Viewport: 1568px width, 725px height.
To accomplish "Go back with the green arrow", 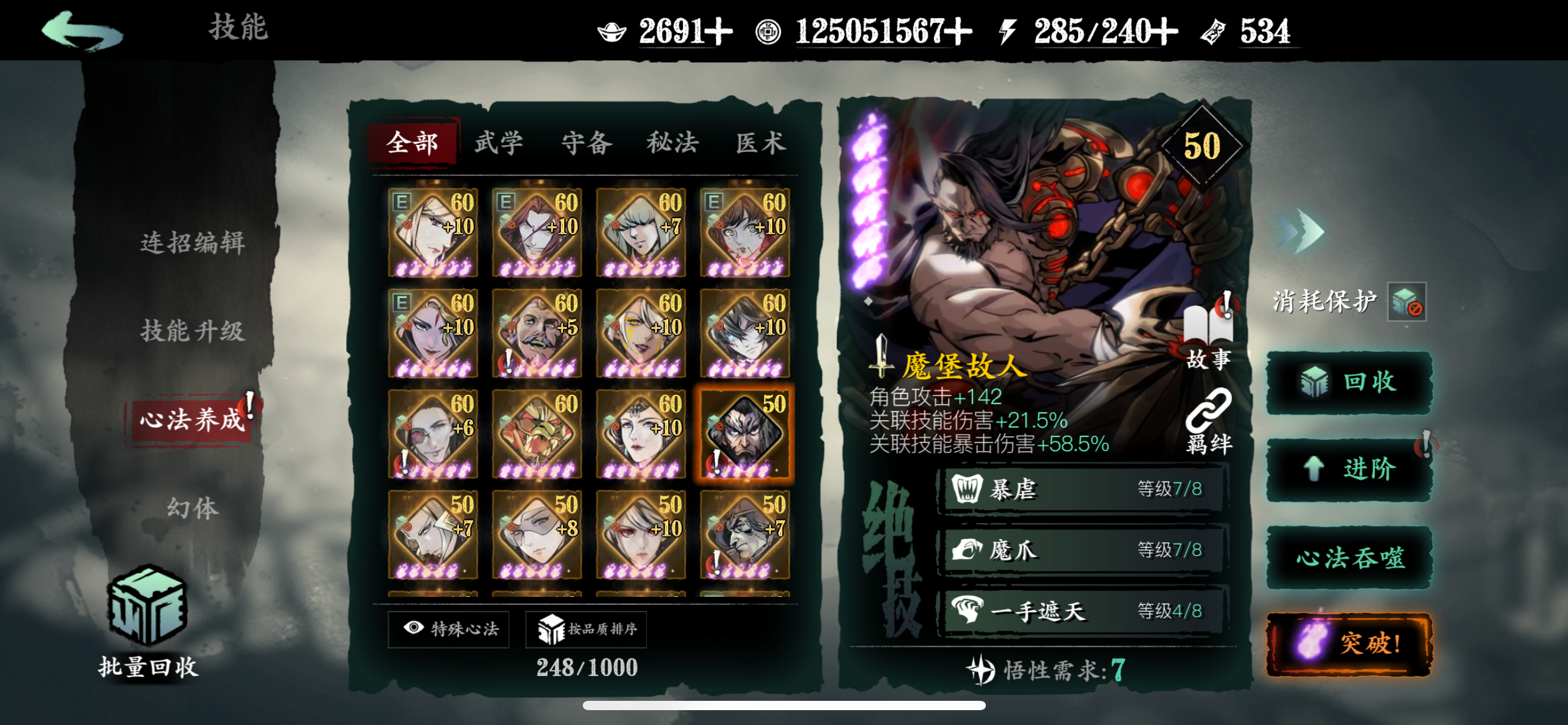I will coord(82,31).
